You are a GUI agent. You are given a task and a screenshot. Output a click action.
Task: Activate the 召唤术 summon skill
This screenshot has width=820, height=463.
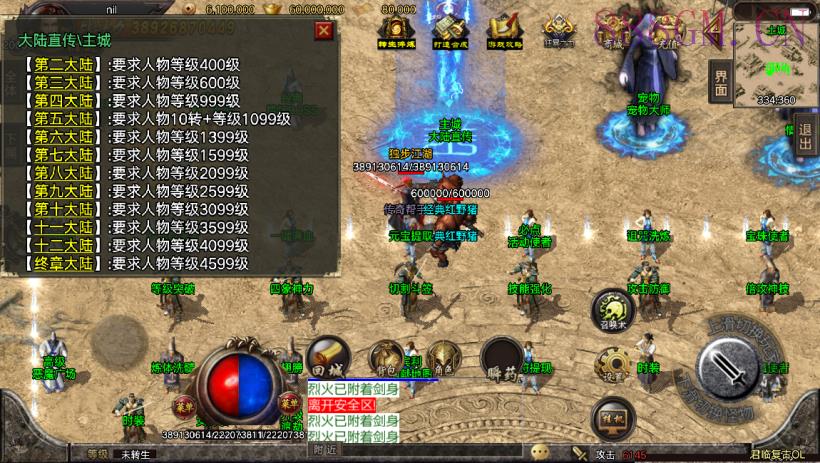[x=611, y=308]
